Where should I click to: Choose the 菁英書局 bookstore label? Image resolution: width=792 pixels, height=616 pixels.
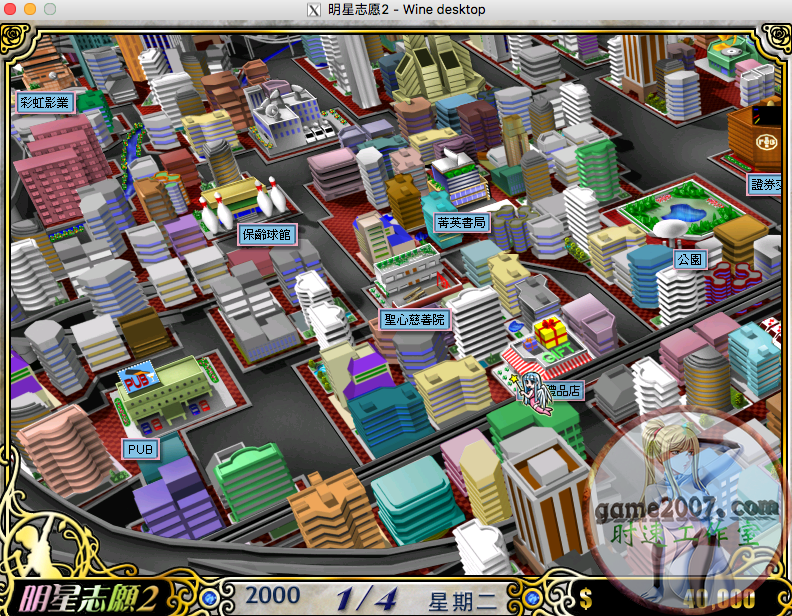(461, 222)
